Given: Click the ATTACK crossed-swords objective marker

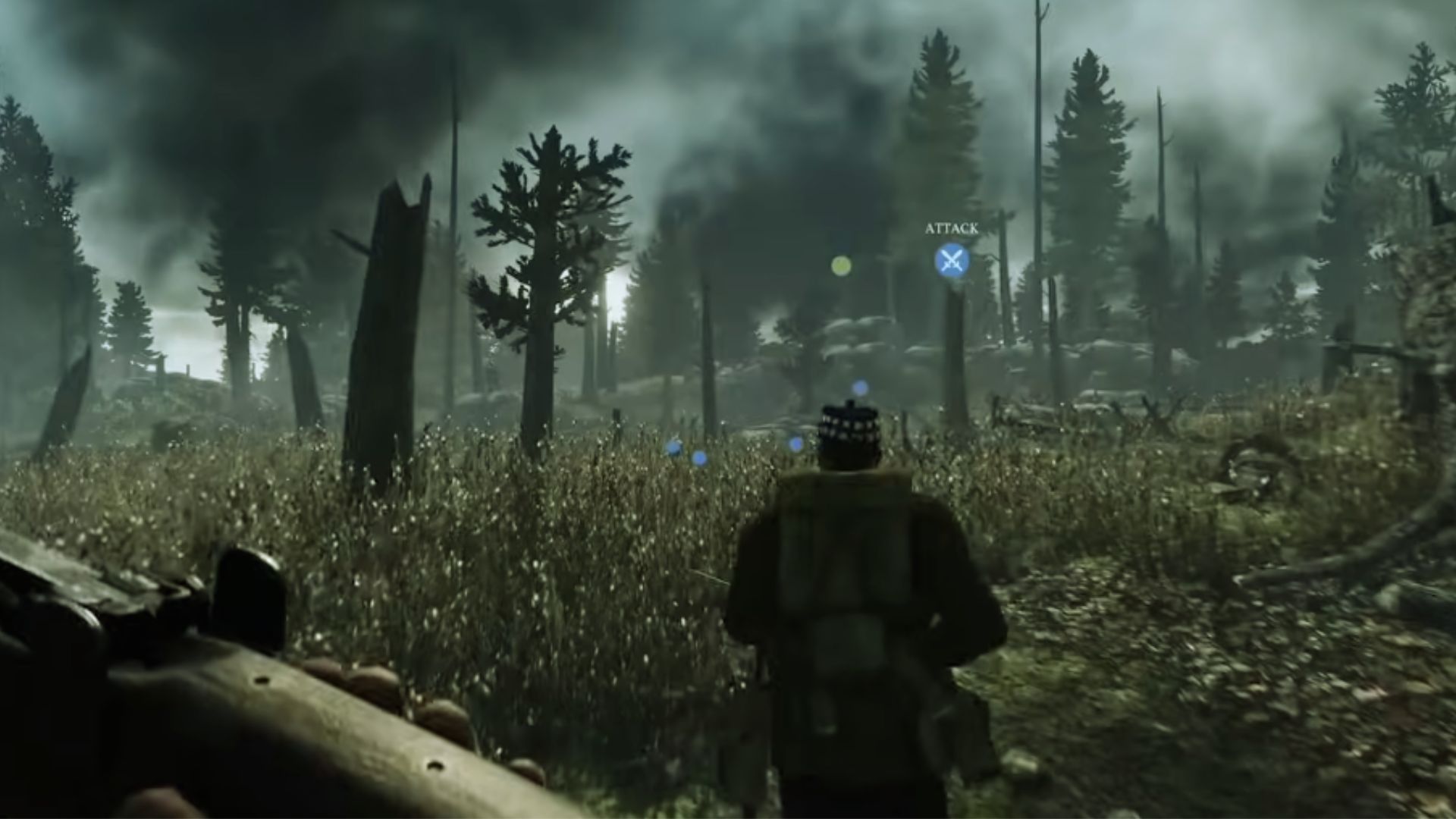Looking at the screenshot, I should click(x=951, y=260).
